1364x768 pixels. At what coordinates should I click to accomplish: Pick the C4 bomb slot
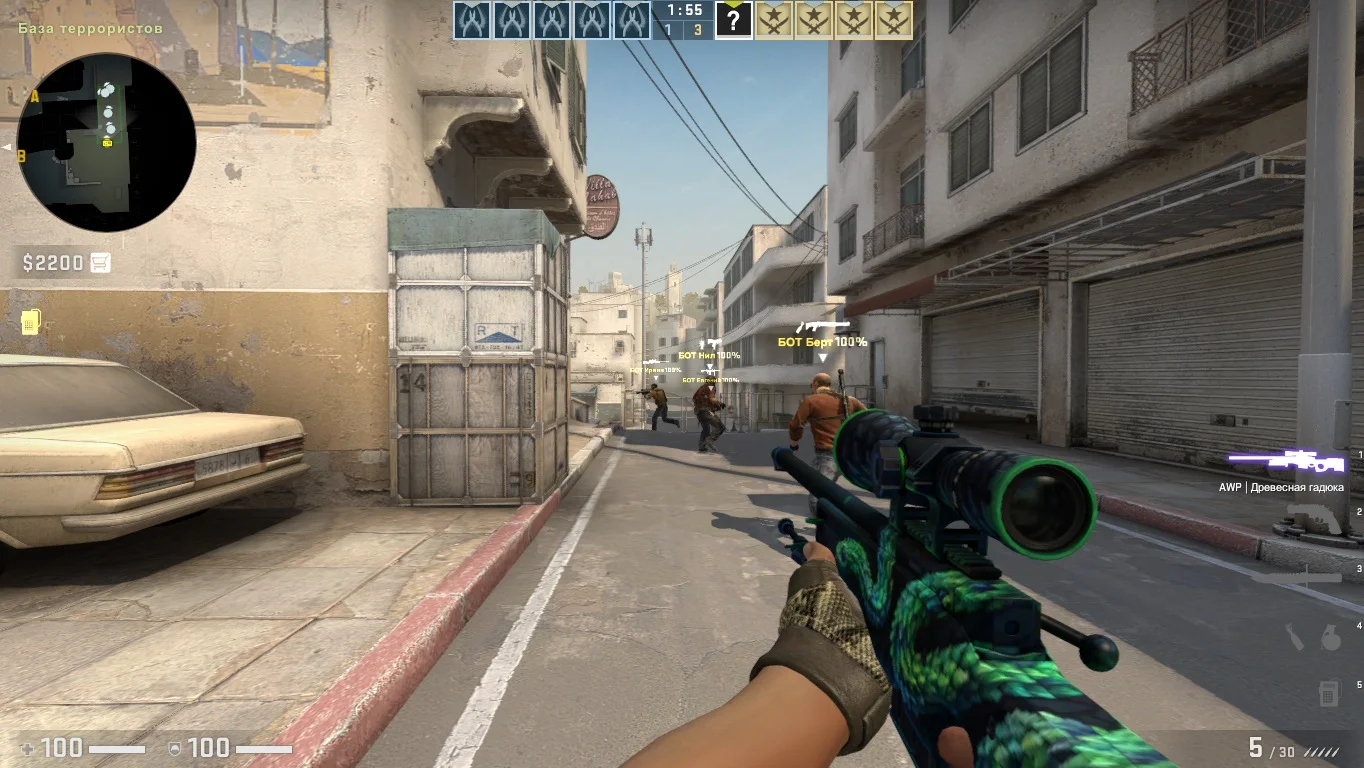pos(1328,692)
